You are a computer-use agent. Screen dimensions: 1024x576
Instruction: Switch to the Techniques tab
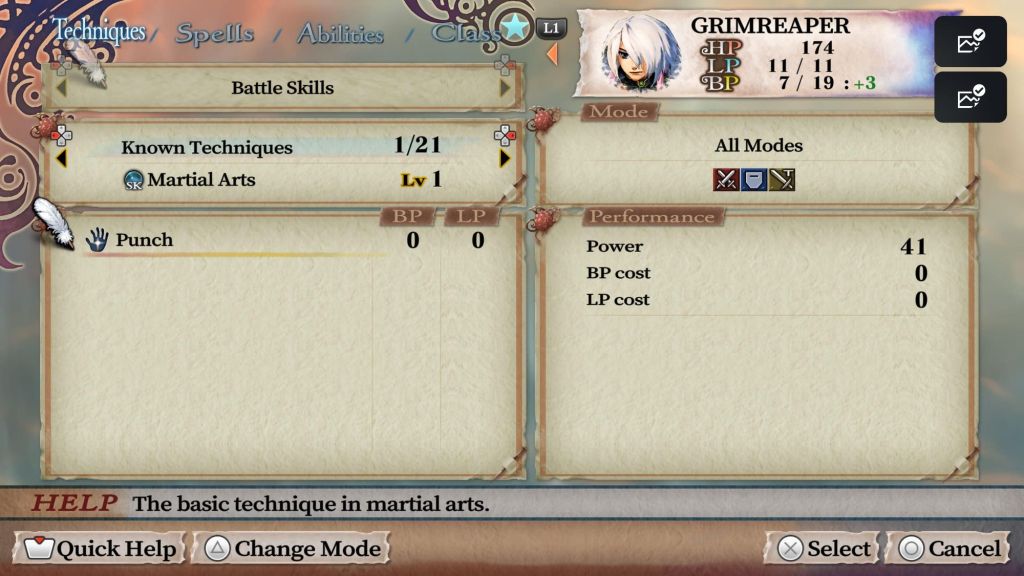tap(99, 31)
